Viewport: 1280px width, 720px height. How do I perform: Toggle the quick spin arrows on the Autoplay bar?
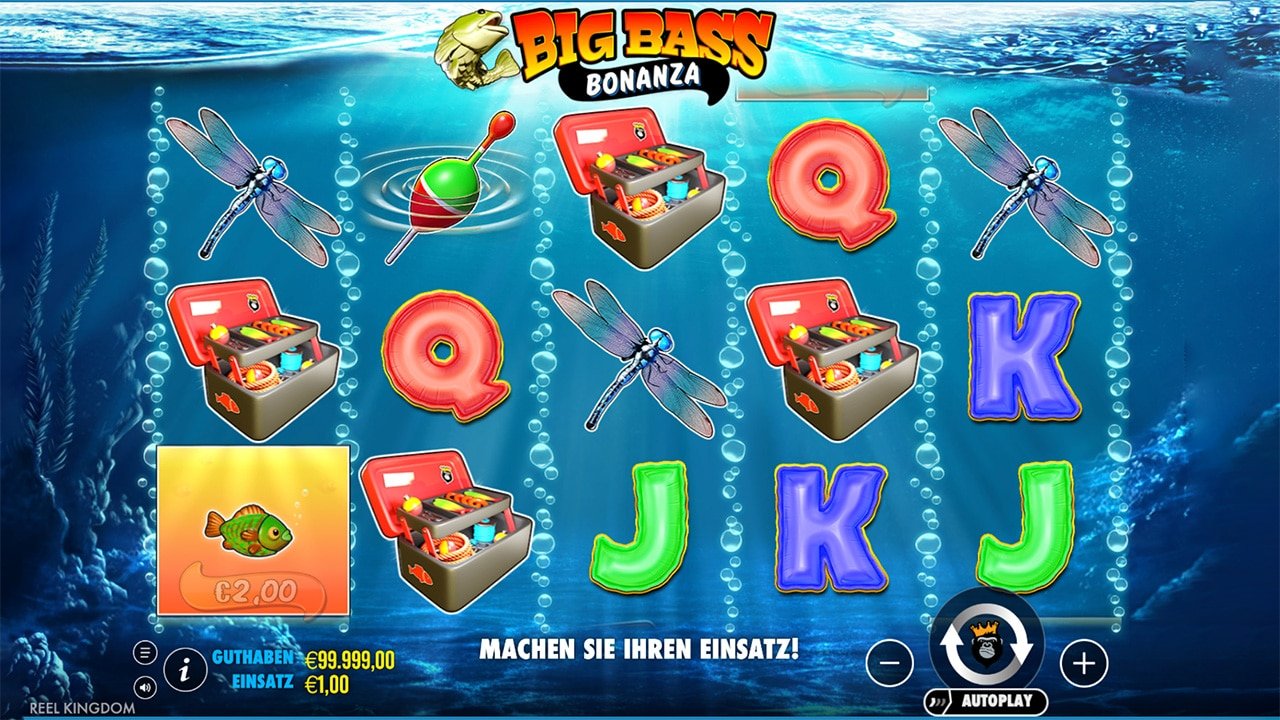click(x=937, y=701)
